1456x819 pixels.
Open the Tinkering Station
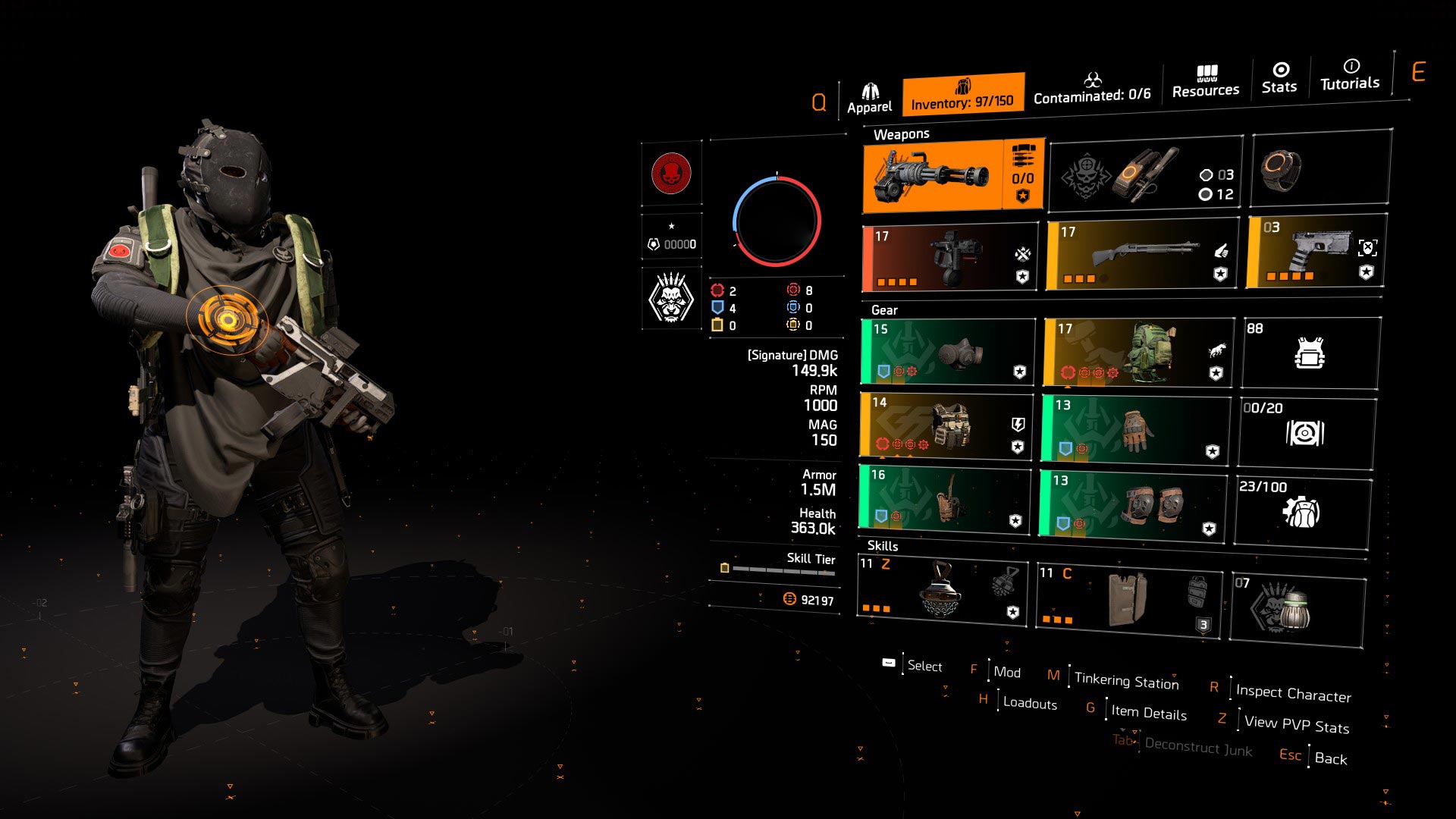(1125, 681)
